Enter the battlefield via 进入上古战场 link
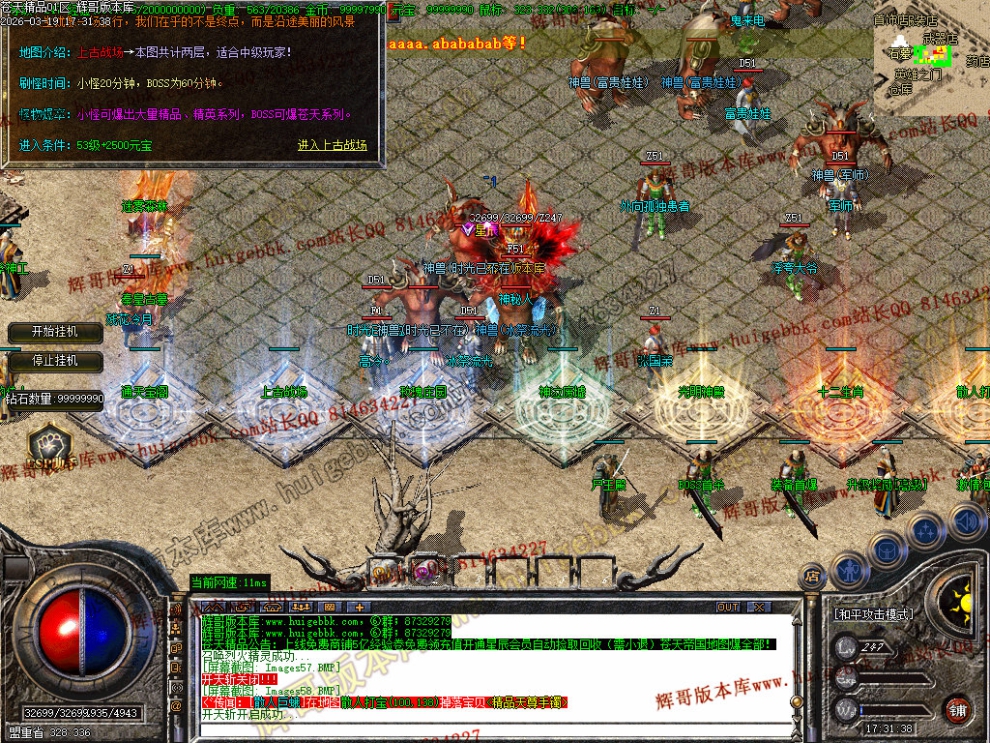The height and width of the screenshot is (743, 990). (x=332, y=145)
